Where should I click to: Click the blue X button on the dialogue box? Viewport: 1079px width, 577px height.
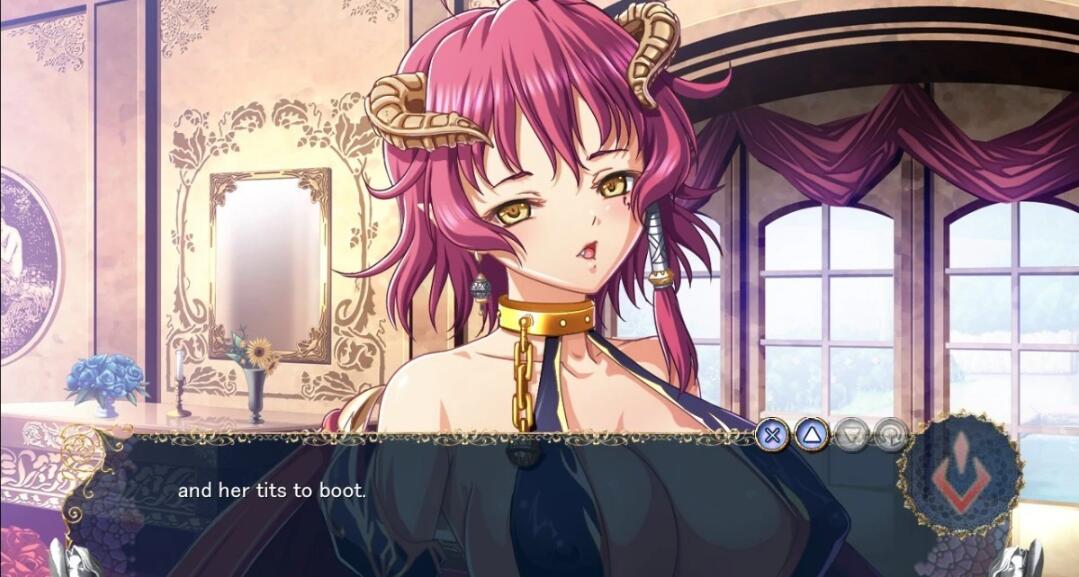(x=772, y=435)
